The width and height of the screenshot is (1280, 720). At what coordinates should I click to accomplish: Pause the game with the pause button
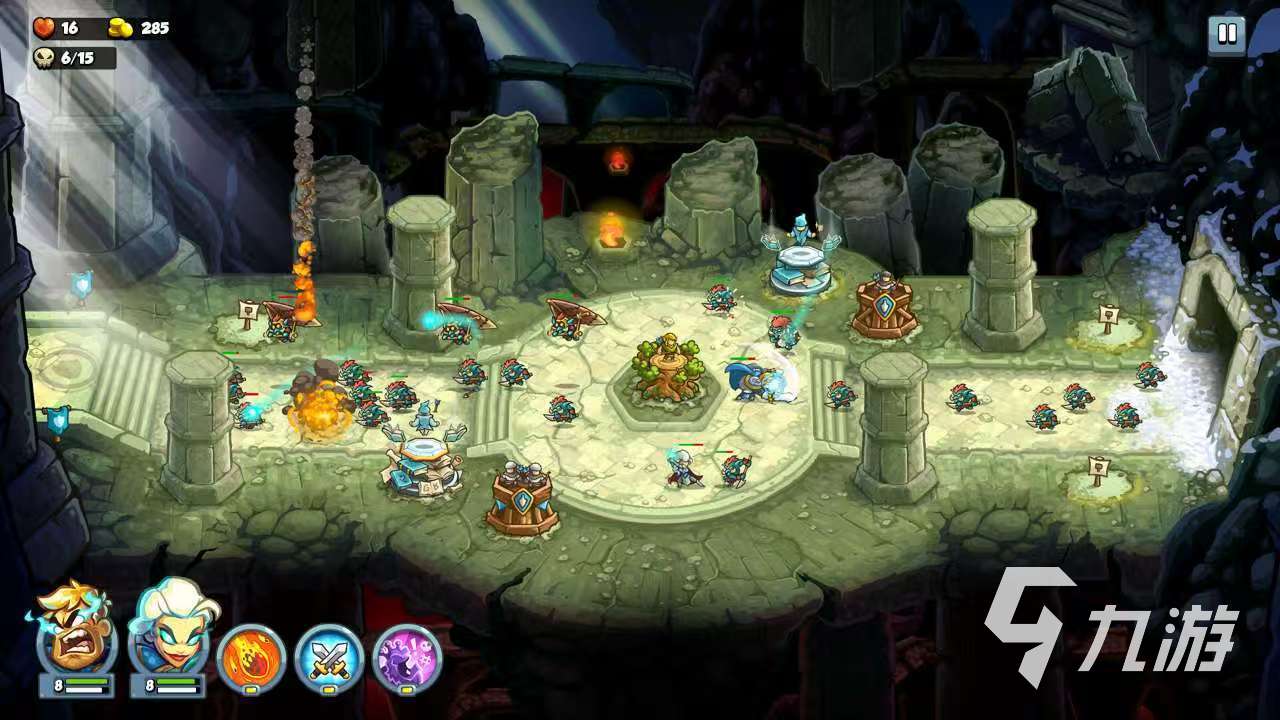(x=1226, y=35)
